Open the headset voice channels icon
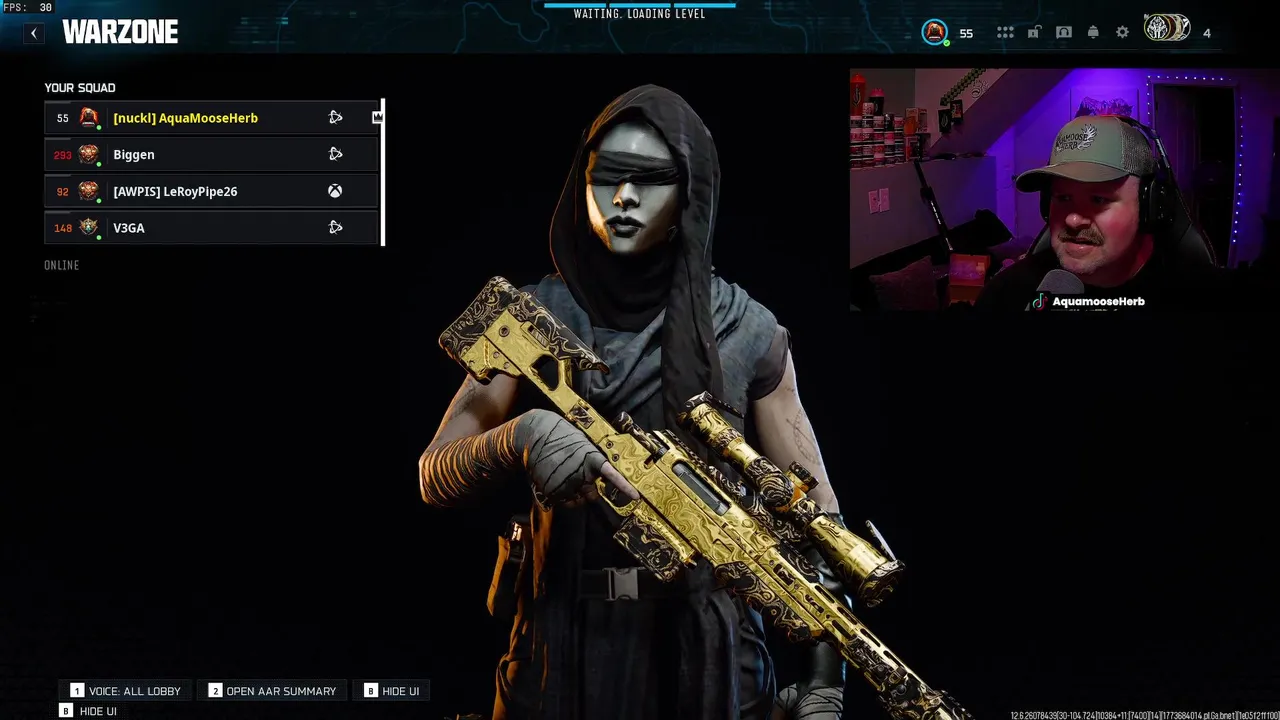 click(x=1064, y=32)
